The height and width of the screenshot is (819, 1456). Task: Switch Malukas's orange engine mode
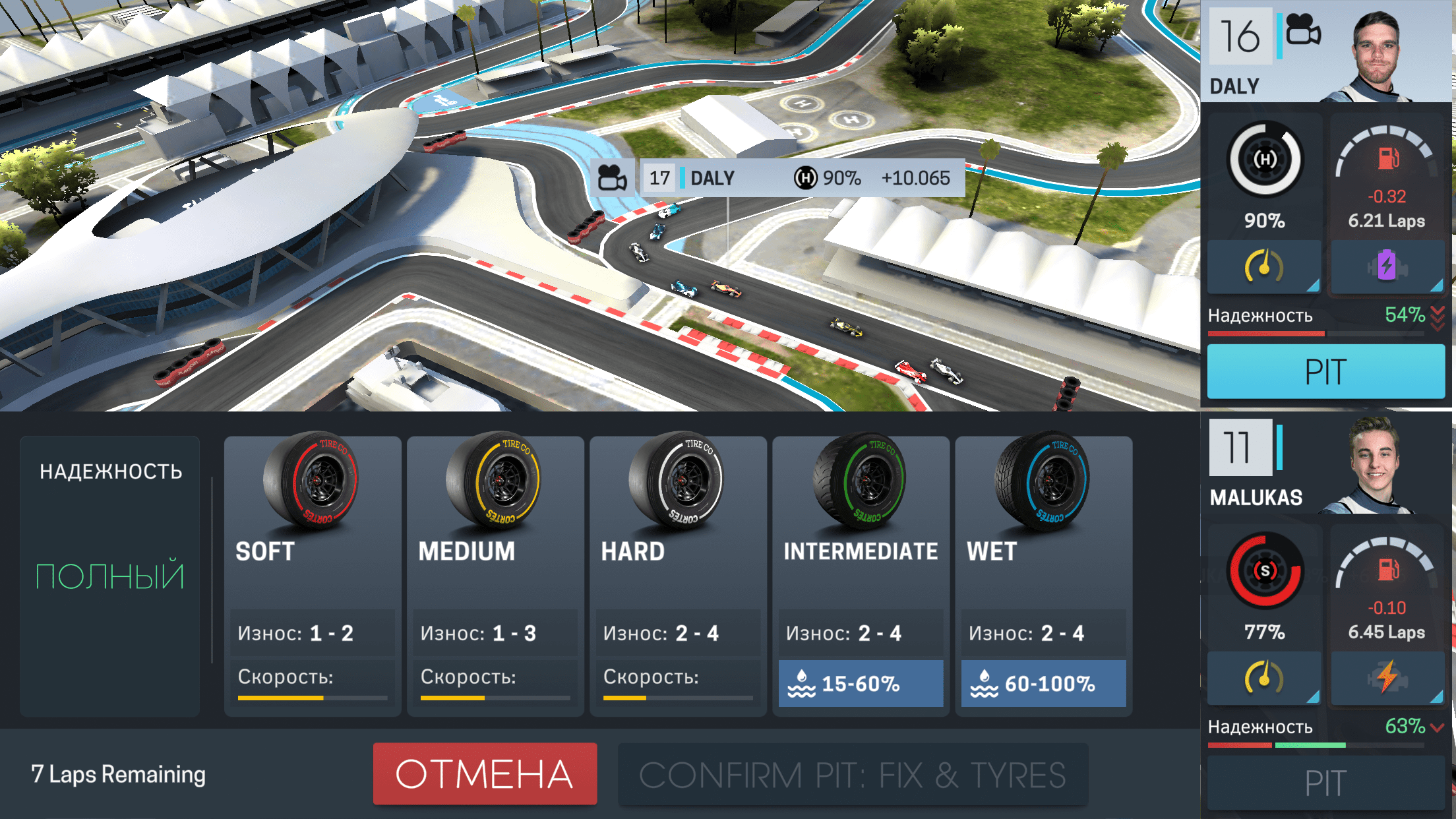(x=1387, y=678)
